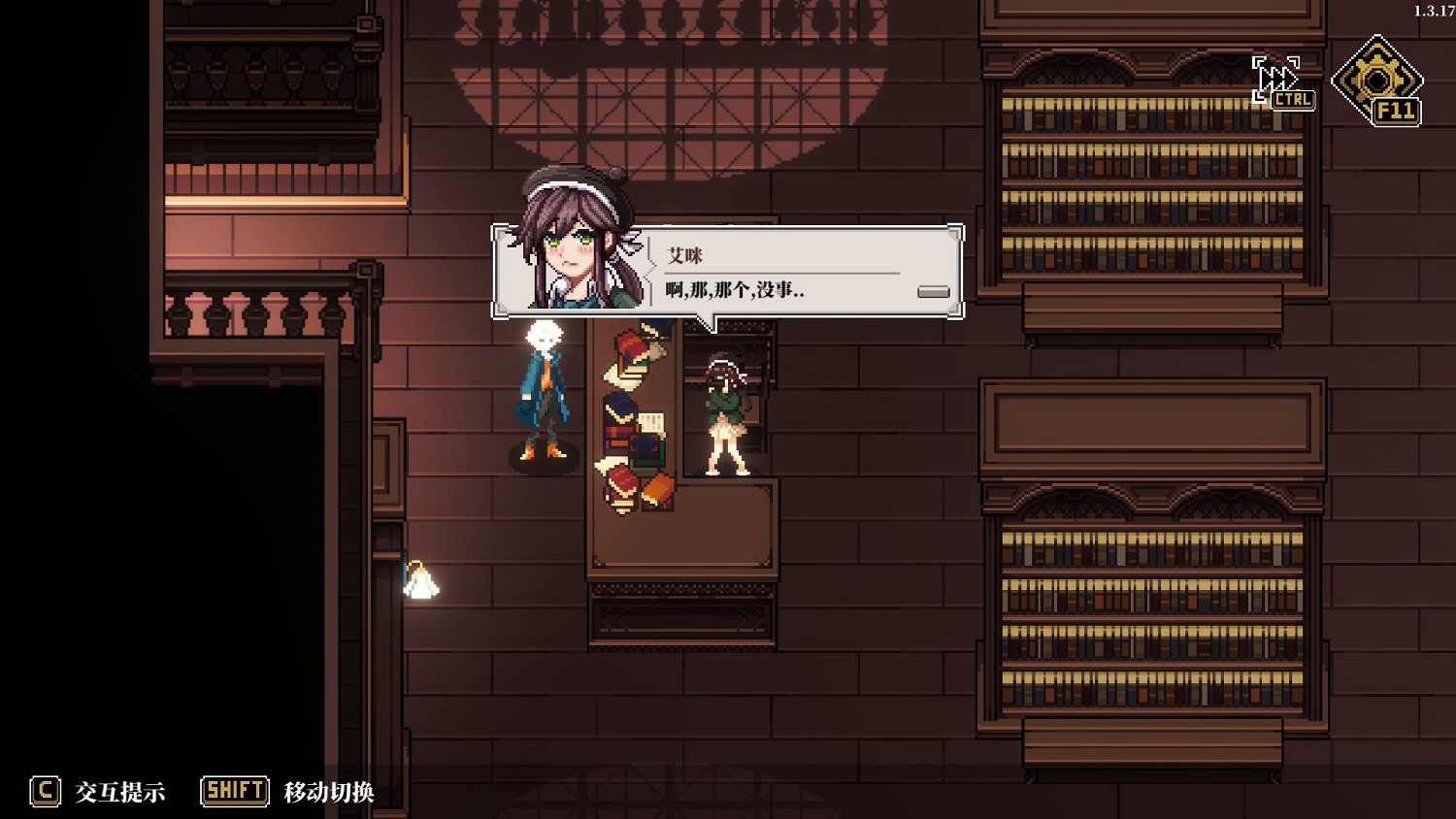
Task: Click the version number 1.3.17
Action: [x=1427, y=8]
